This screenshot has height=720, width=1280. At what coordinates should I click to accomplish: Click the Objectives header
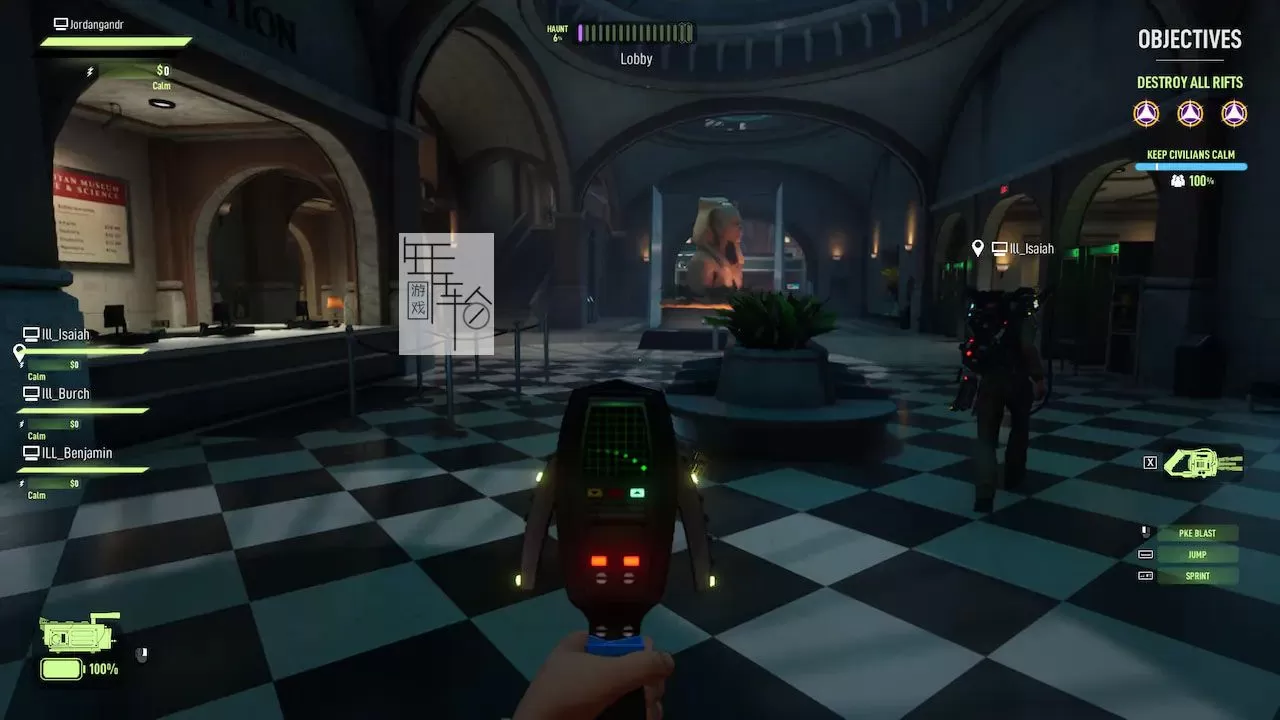pos(1189,40)
